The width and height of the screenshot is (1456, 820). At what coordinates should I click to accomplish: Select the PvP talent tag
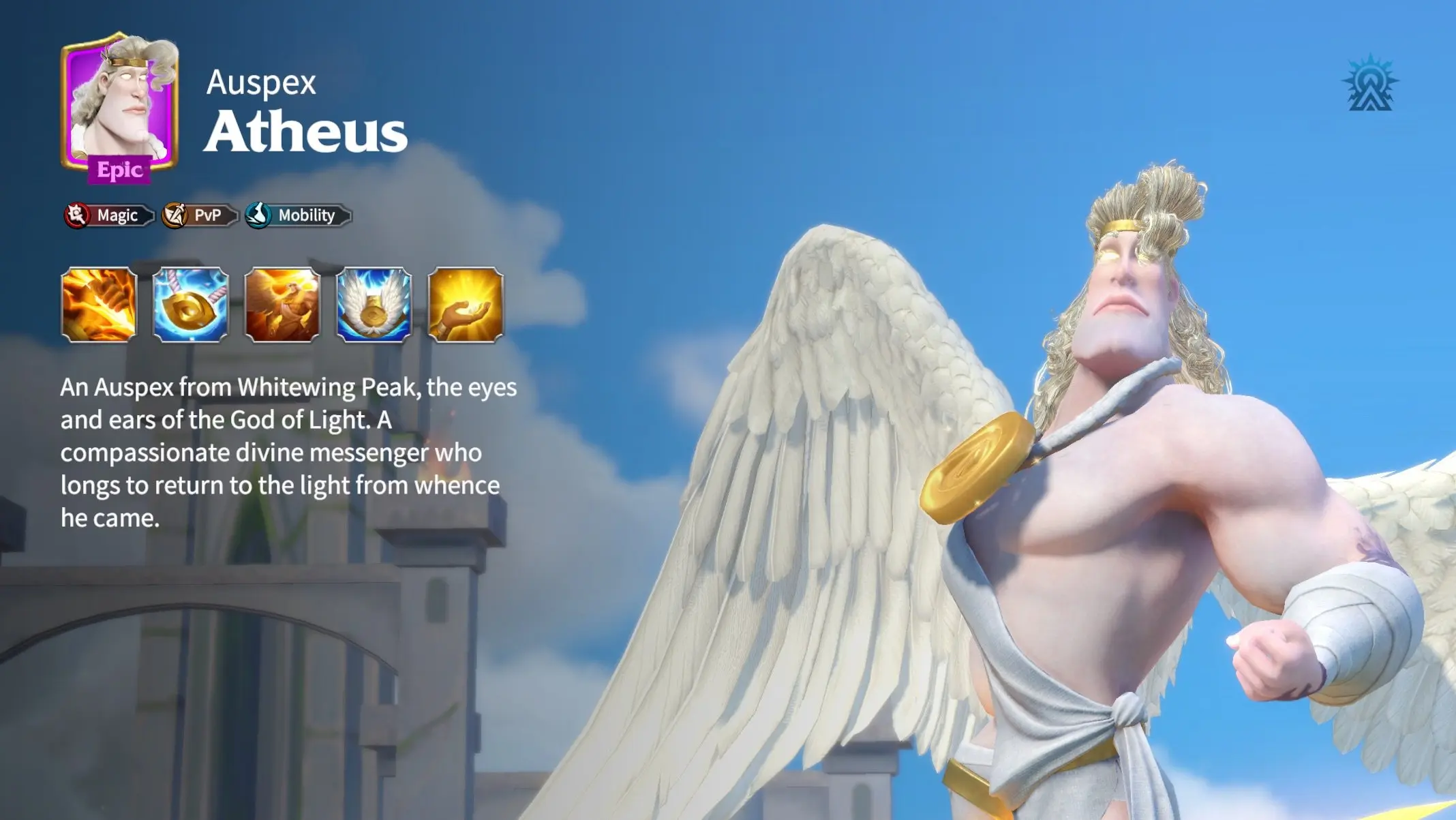point(200,215)
